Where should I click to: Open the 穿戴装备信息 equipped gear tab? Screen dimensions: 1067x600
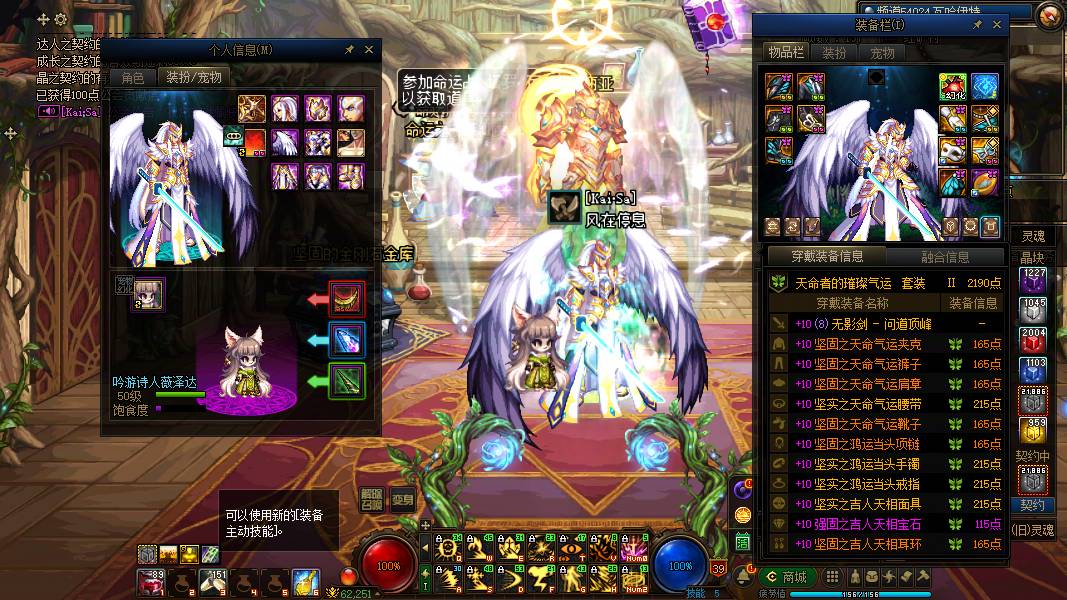click(825, 257)
